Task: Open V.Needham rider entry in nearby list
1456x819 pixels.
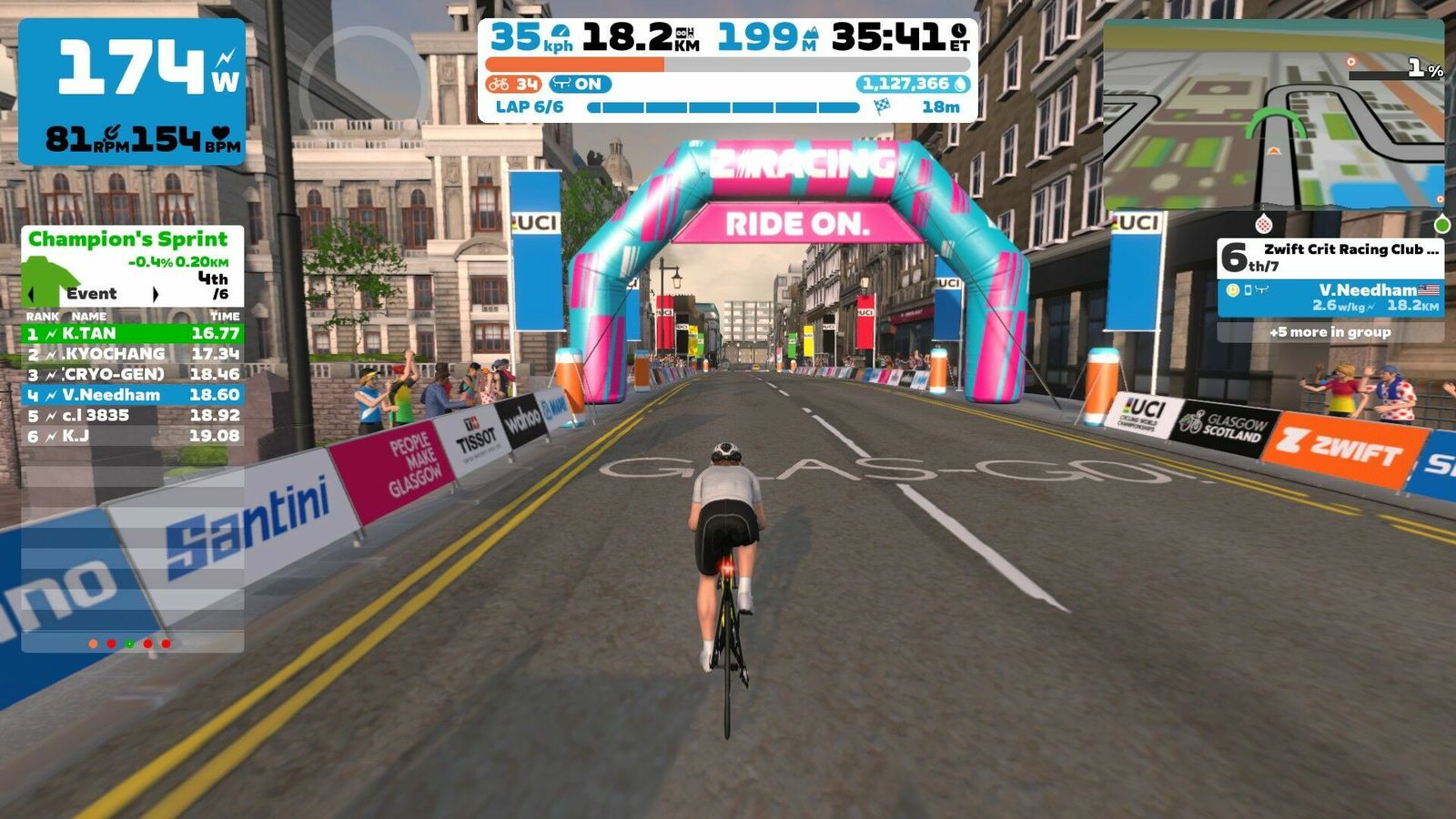Action: (1330, 298)
